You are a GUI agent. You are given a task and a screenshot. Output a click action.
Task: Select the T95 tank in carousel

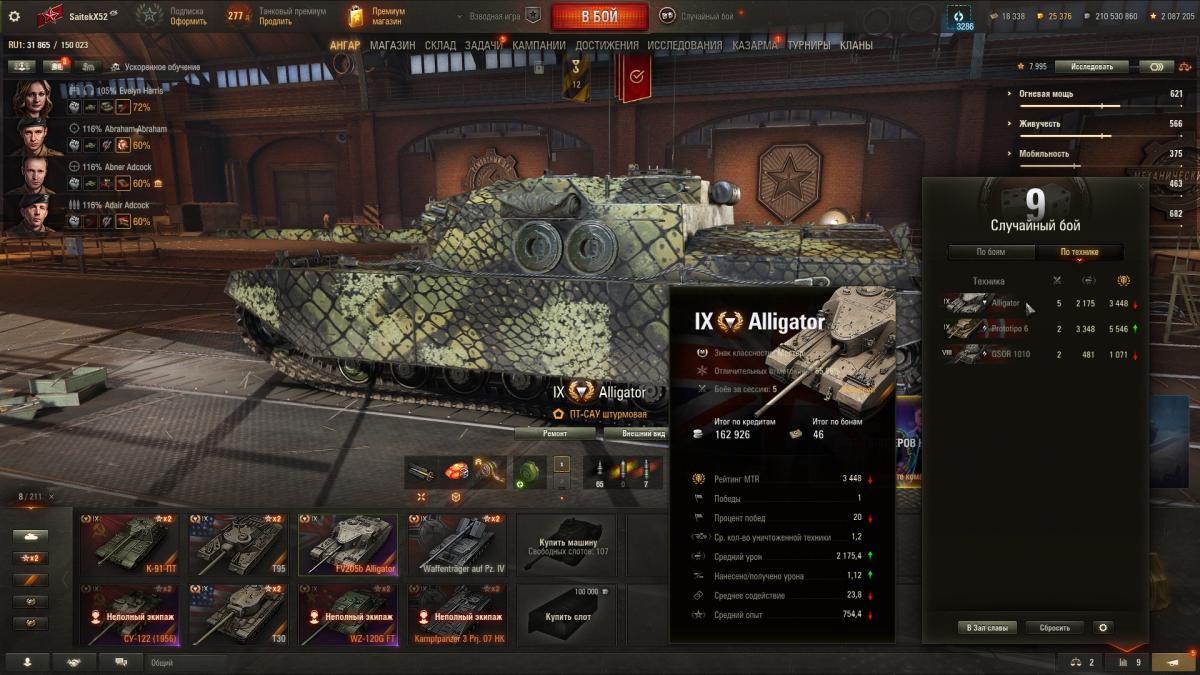click(238, 545)
